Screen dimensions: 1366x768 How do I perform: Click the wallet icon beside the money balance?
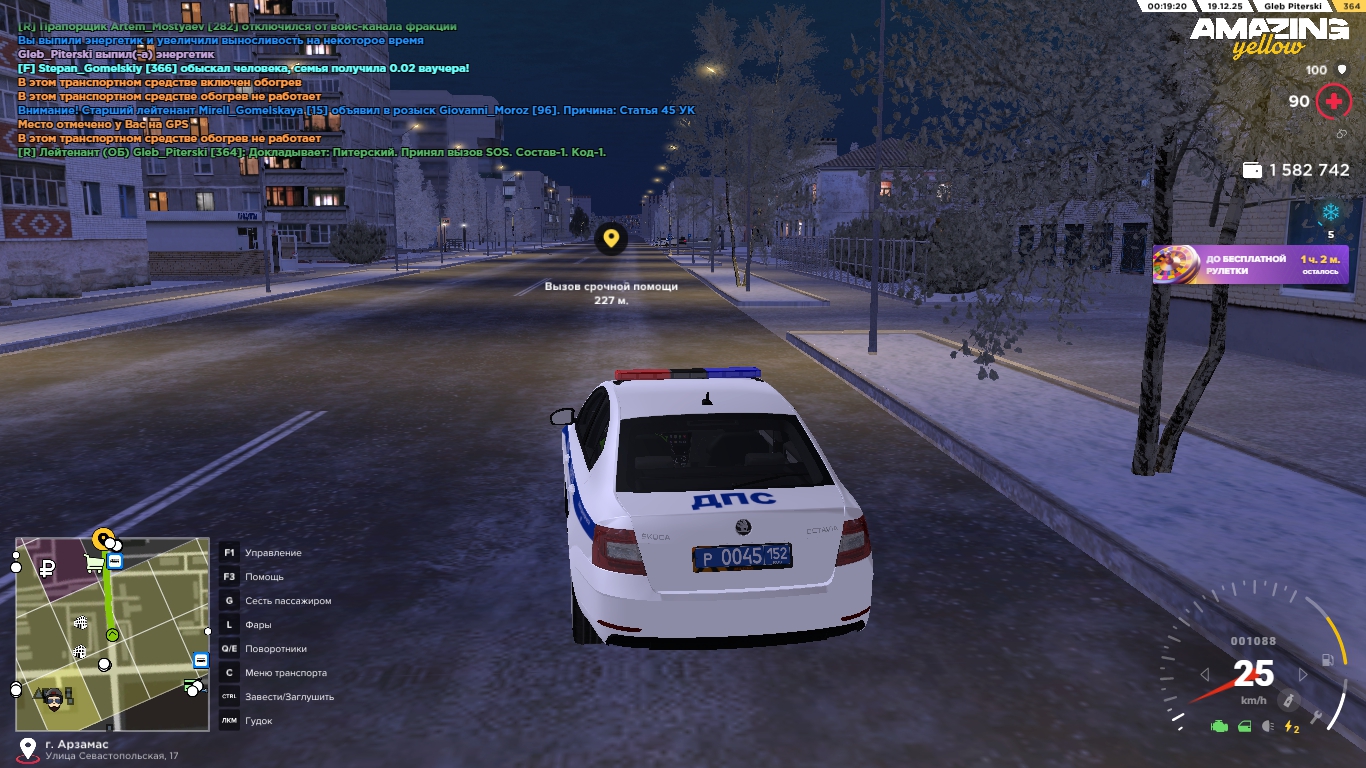(x=1251, y=171)
